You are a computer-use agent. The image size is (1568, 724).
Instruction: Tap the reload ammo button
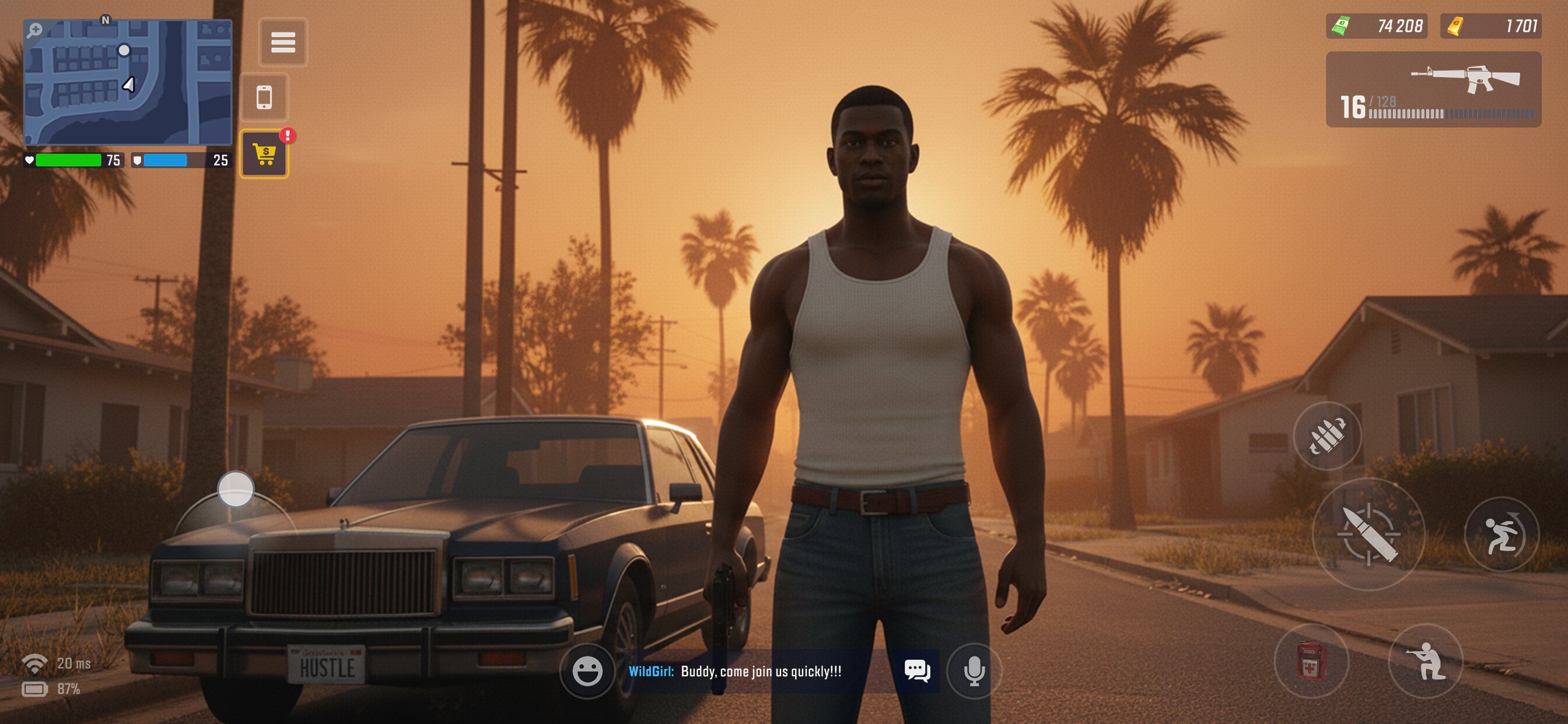coord(1327,435)
